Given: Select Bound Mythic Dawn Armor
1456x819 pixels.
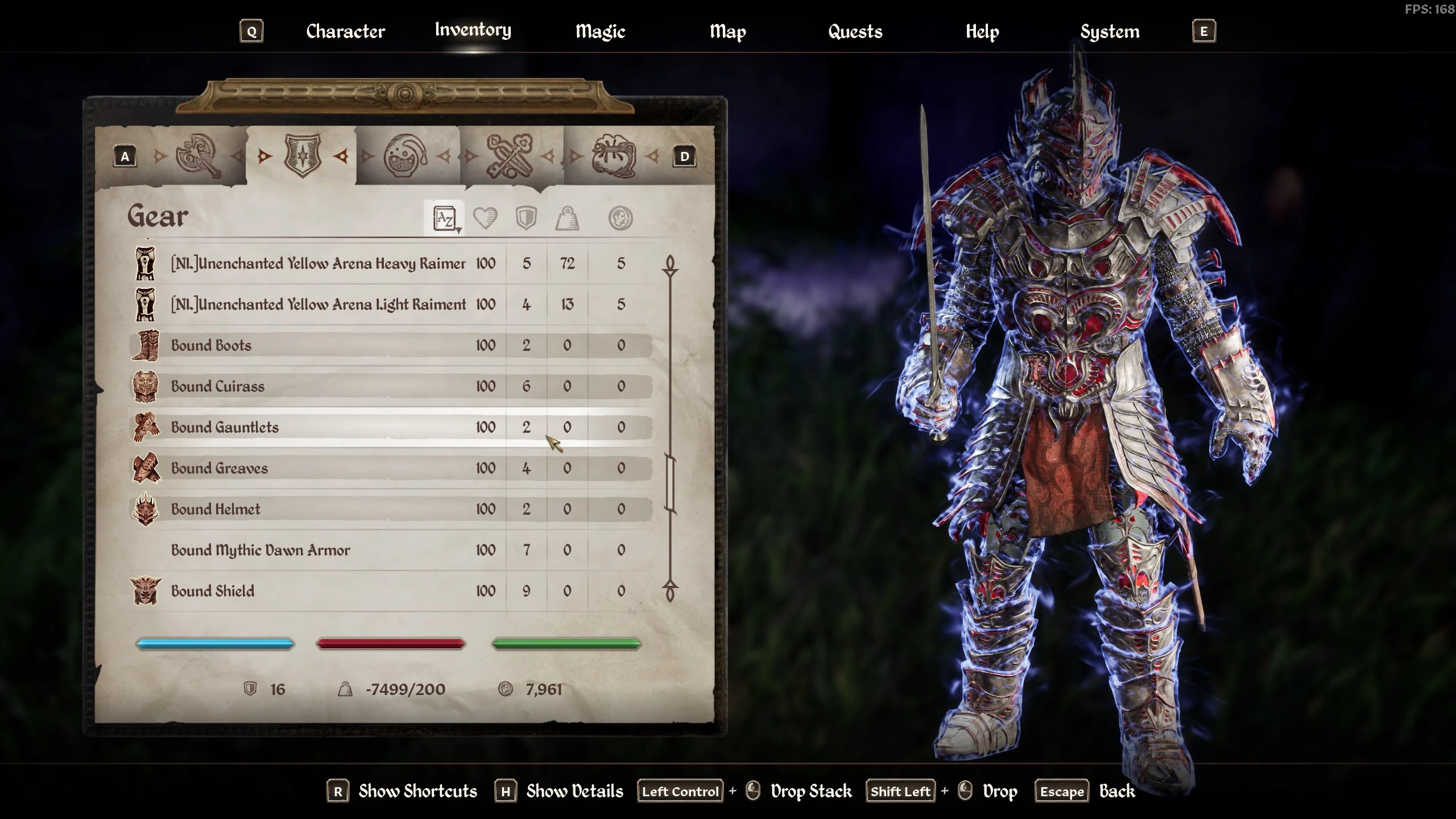Looking at the screenshot, I should (x=260, y=551).
